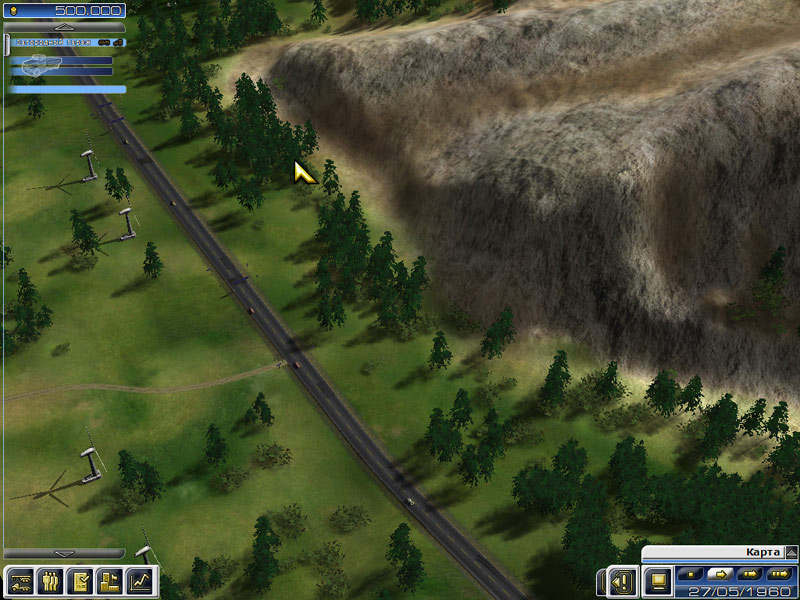Open the checklist contracts panel
The width and height of the screenshot is (800, 600).
(x=79, y=580)
